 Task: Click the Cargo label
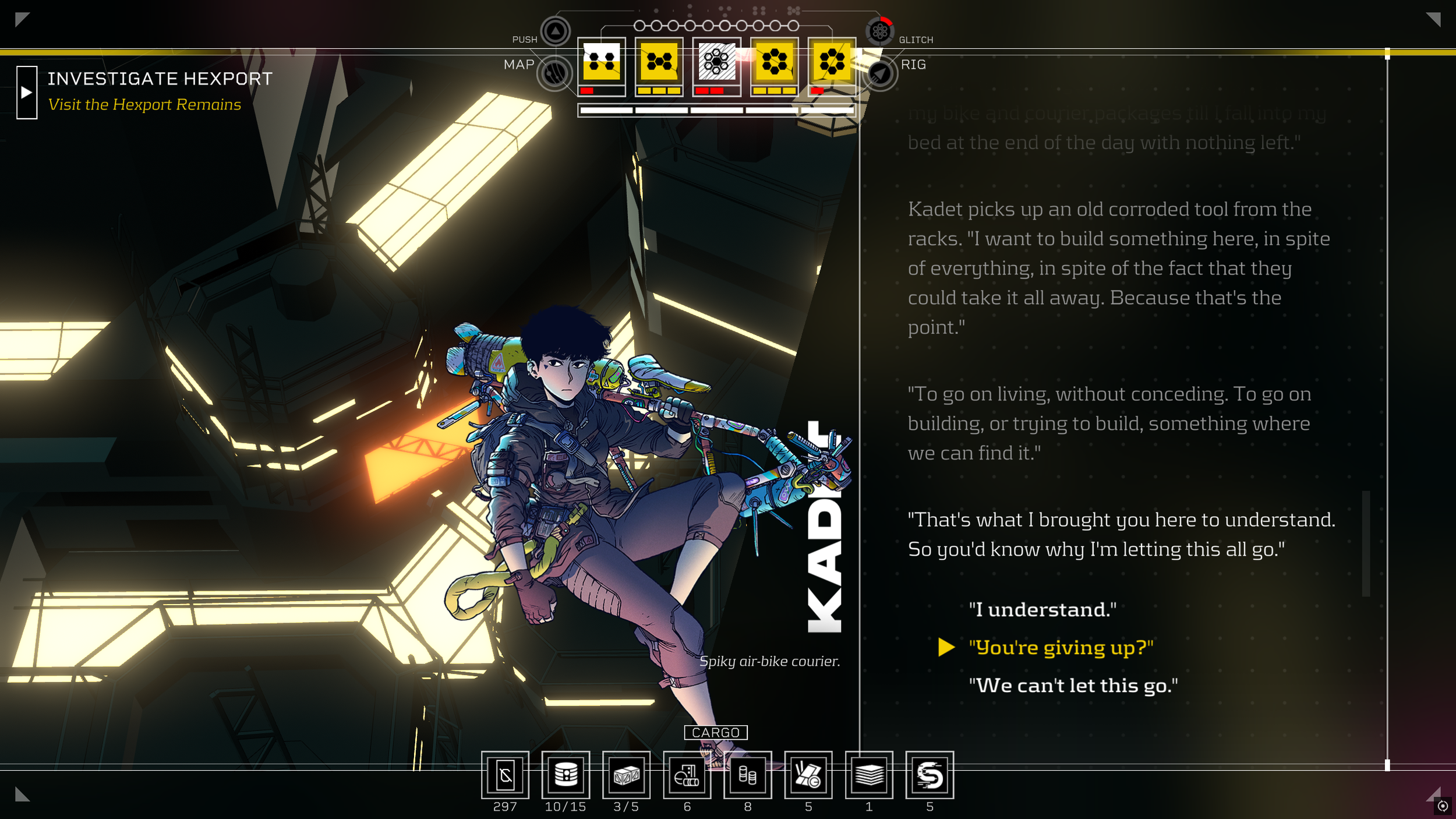(x=716, y=732)
